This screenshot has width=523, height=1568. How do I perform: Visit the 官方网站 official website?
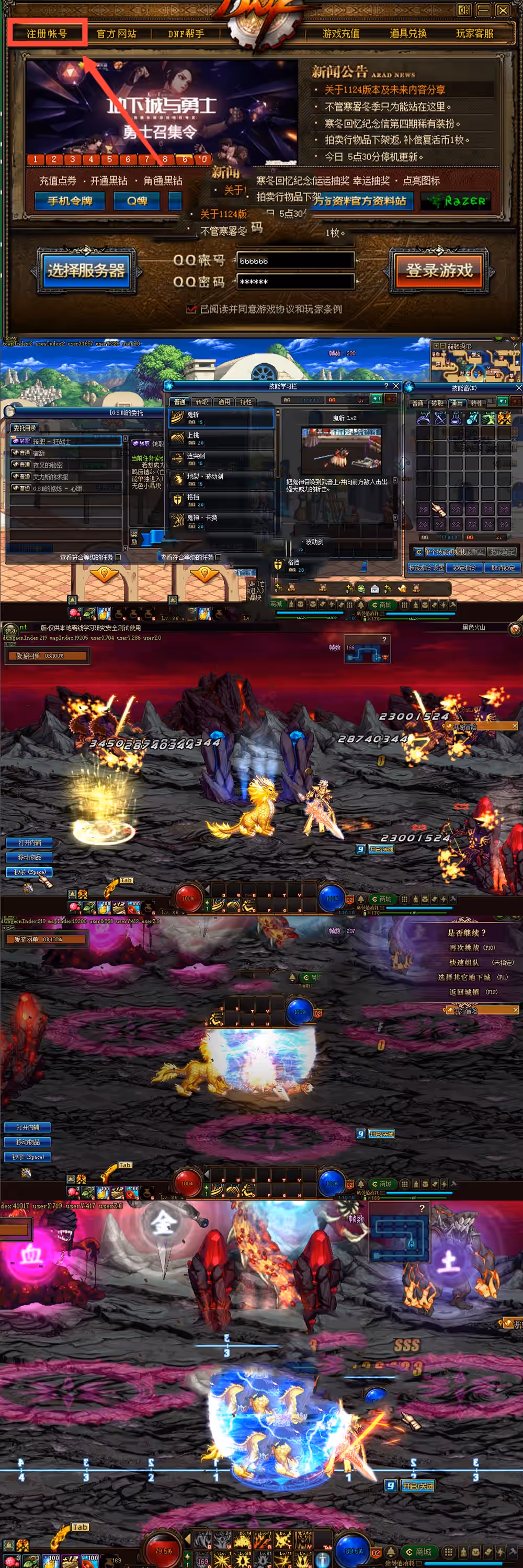coord(116,33)
